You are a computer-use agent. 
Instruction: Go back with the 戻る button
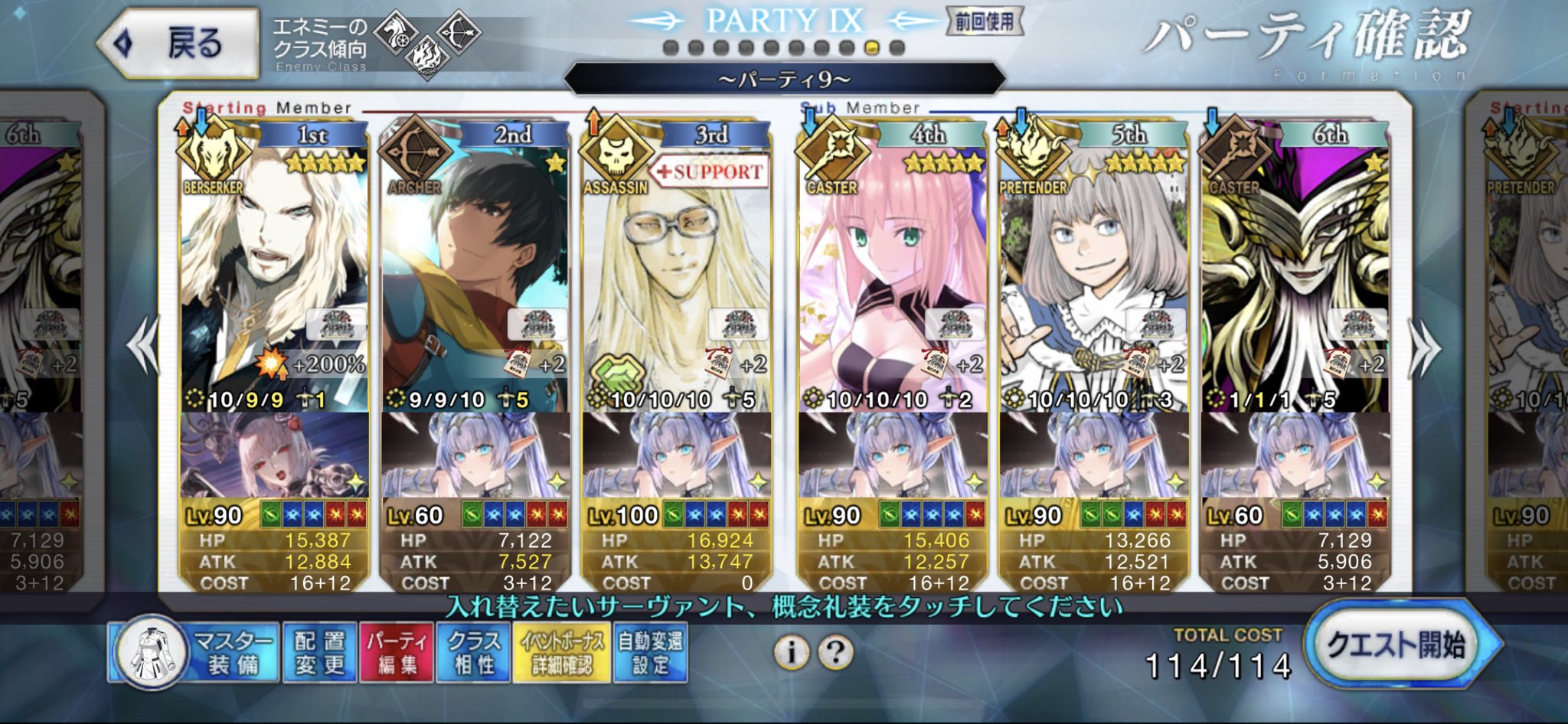tap(178, 43)
